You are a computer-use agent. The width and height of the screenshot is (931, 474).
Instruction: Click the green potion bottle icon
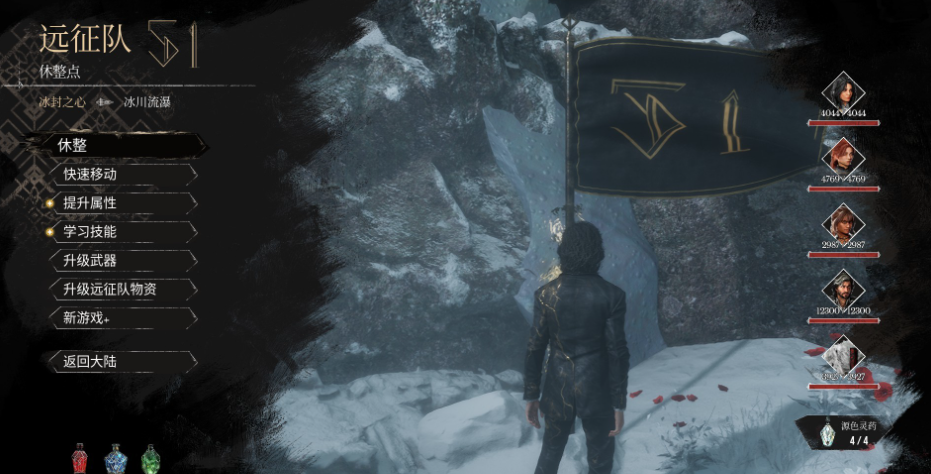(x=150, y=459)
